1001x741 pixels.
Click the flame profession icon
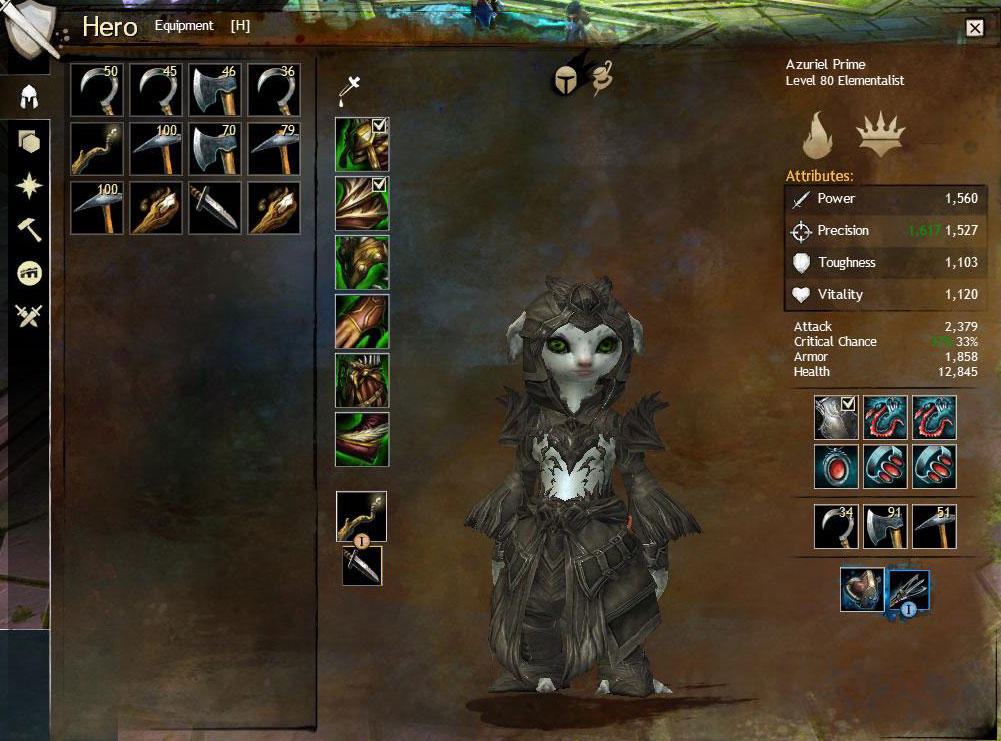click(820, 136)
